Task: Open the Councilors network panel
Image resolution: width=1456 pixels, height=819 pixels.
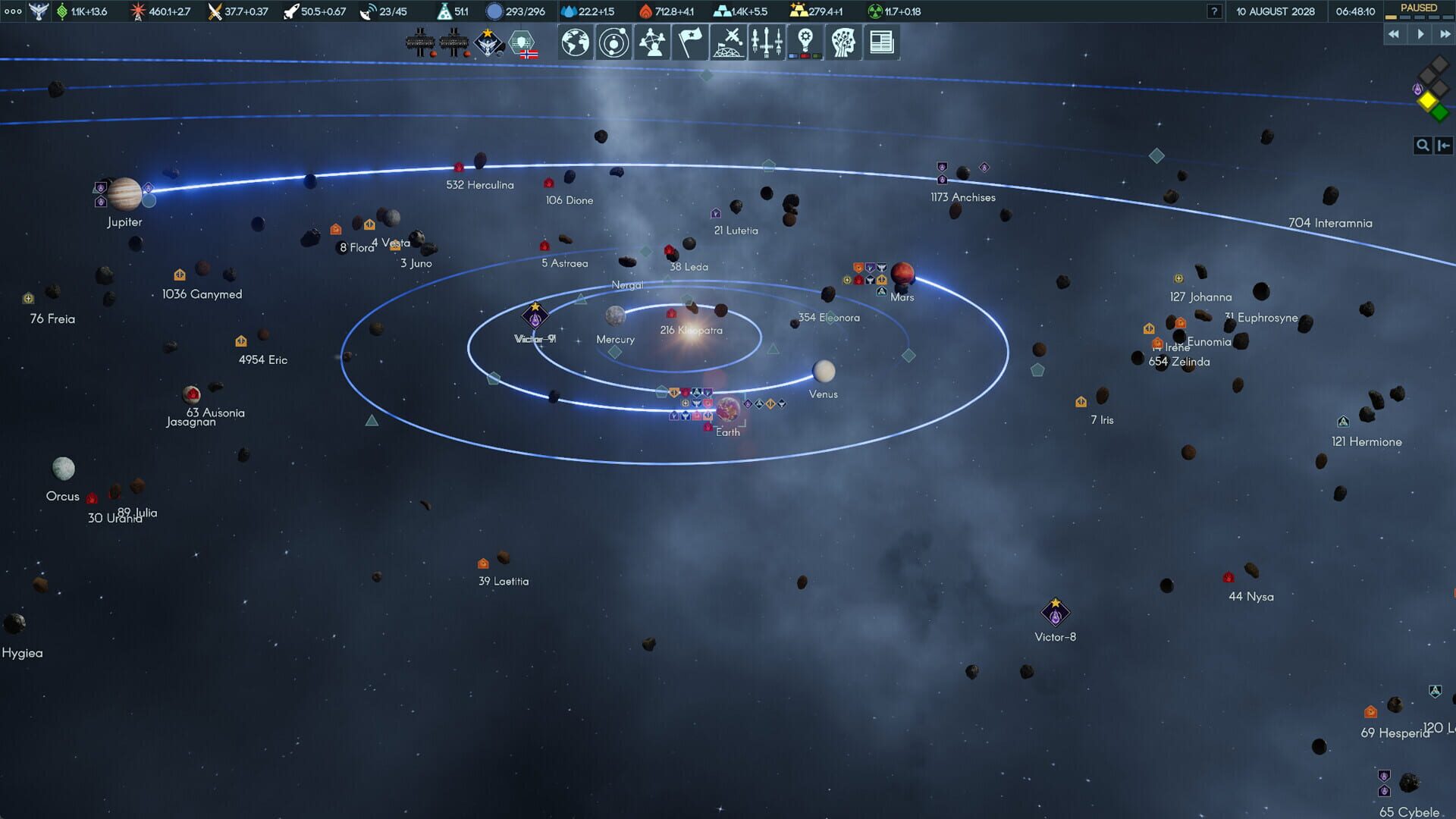Action: [651, 42]
